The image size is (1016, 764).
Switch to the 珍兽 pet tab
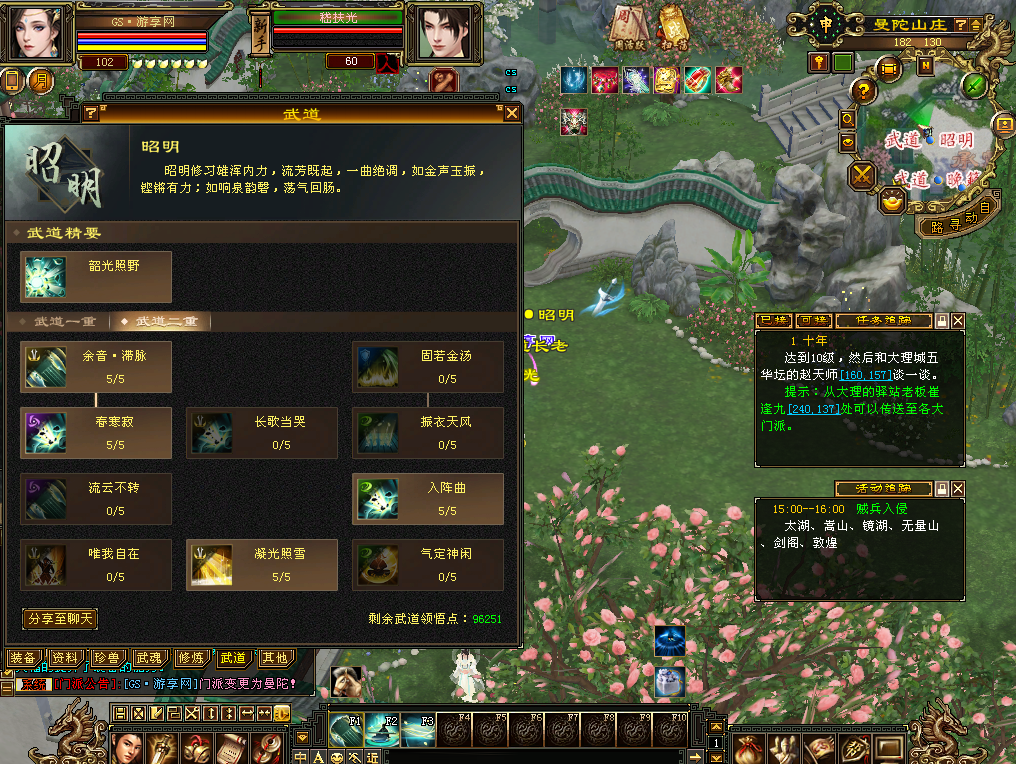(x=107, y=658)
